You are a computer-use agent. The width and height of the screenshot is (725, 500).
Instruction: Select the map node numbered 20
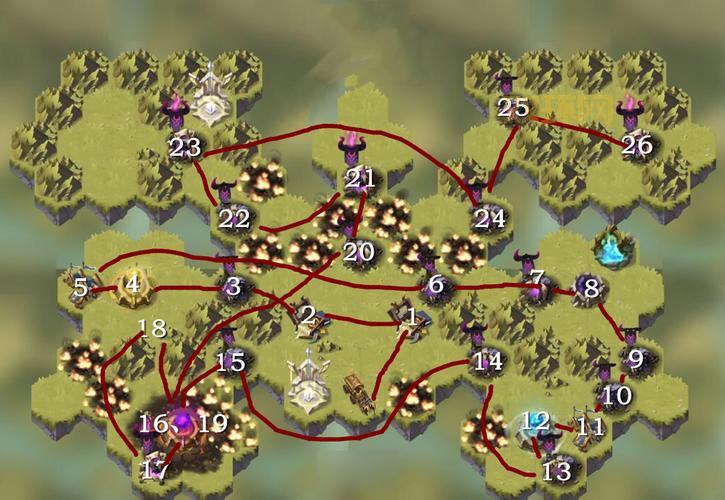(x=356, y=250)
